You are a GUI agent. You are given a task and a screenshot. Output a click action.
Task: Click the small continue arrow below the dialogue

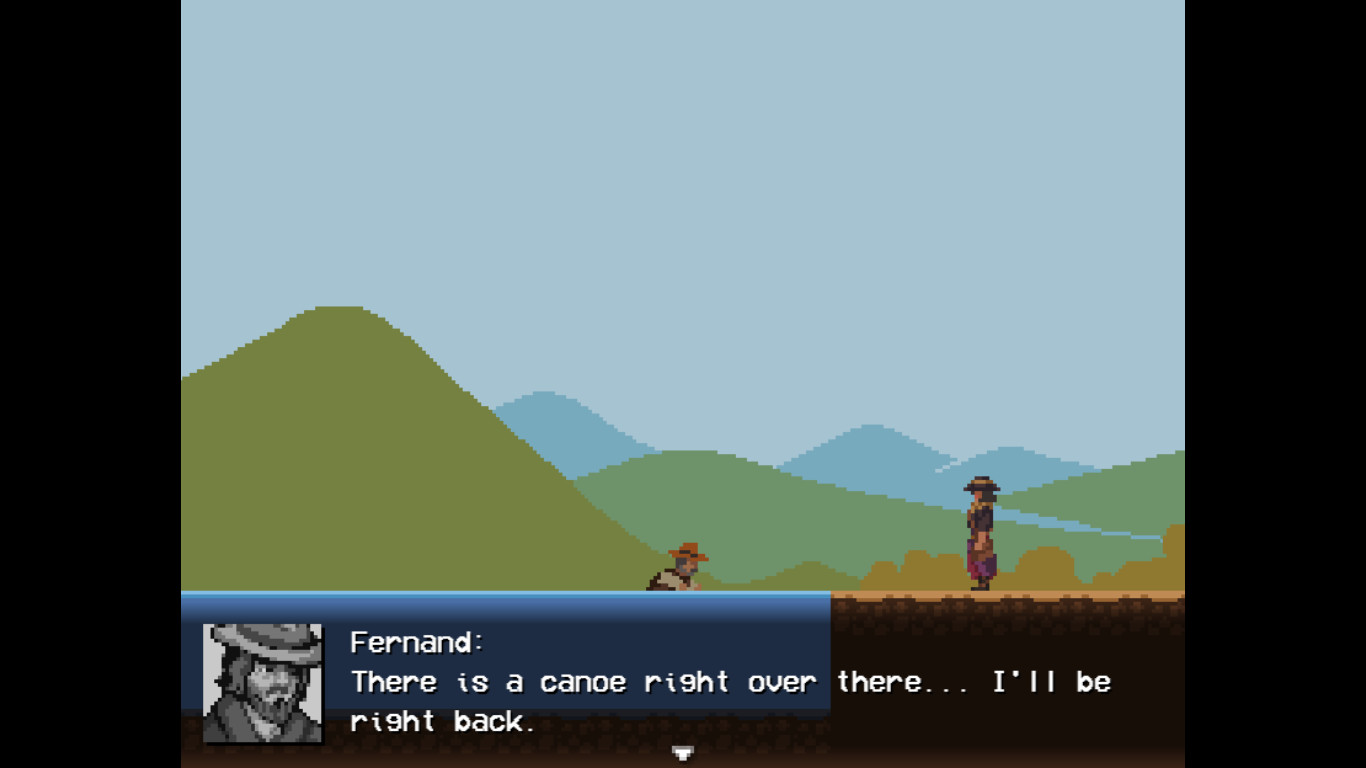(x=683, y=751)
